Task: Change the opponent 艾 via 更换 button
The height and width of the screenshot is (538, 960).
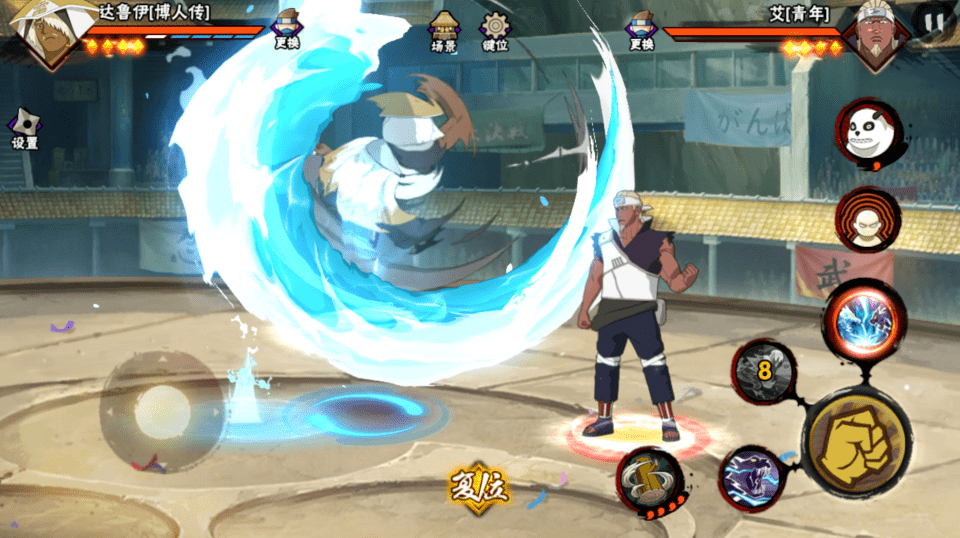Action: click(x=641, y=28)
